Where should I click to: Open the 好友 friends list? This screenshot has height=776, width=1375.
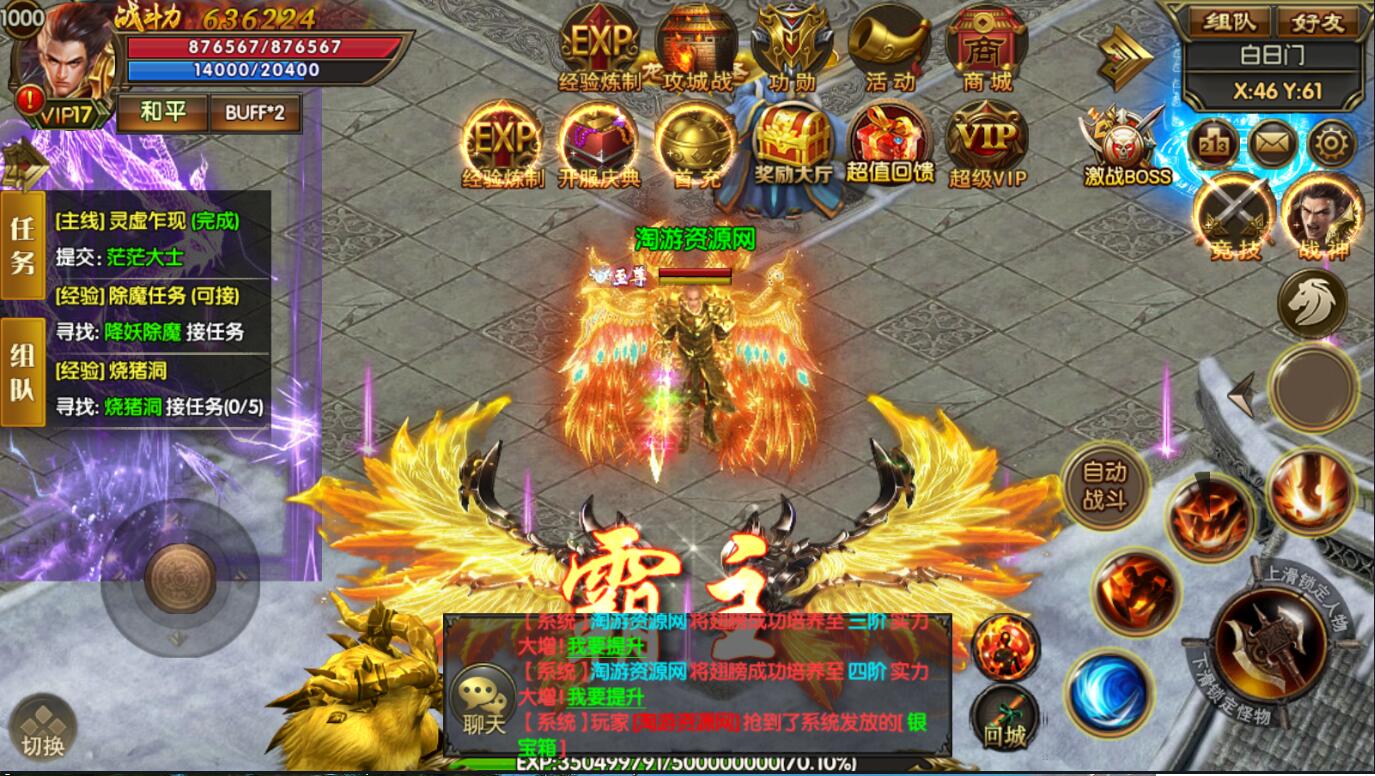tap(1318, 21)
